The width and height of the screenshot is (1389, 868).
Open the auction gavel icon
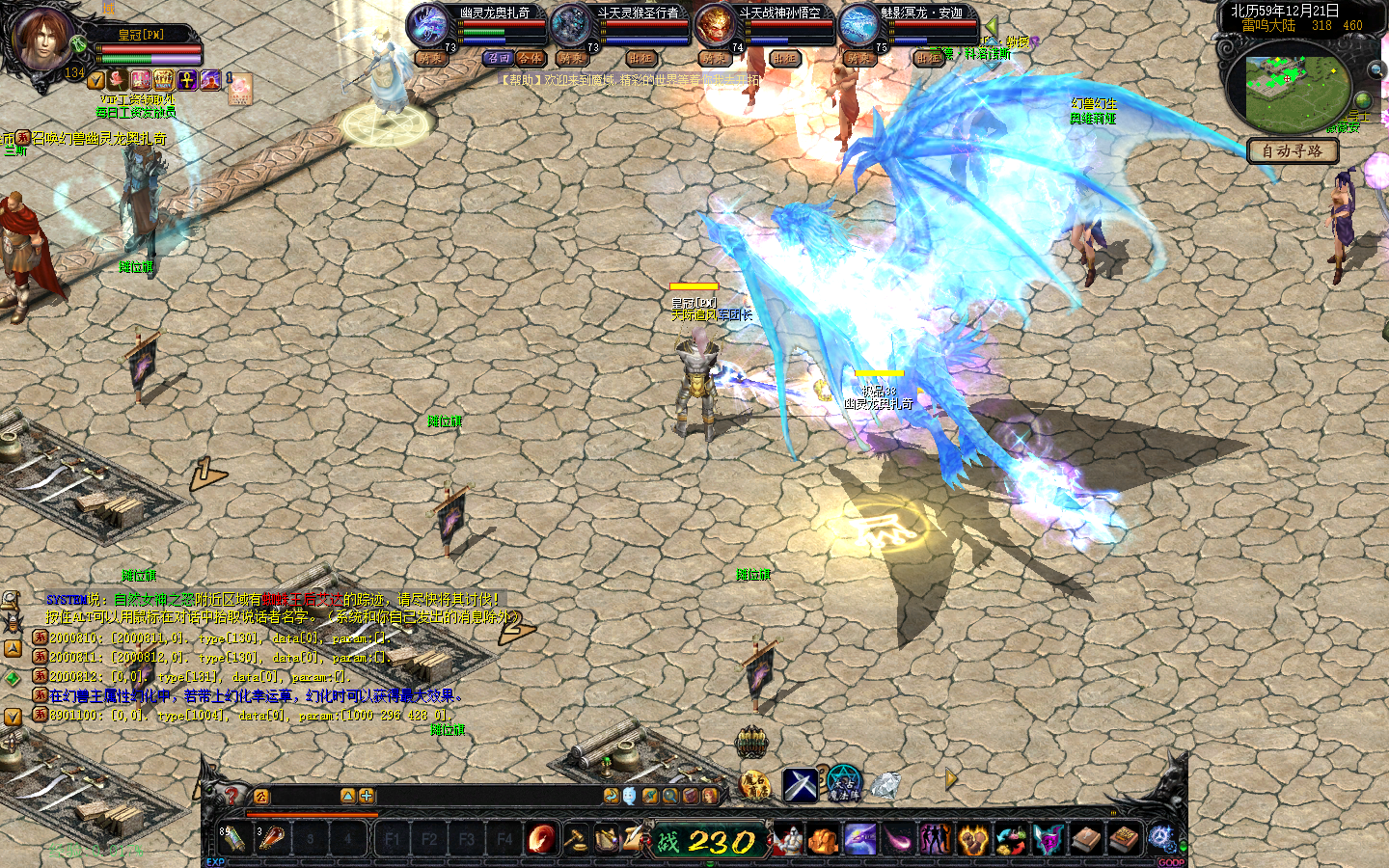(x=576, y=839)
